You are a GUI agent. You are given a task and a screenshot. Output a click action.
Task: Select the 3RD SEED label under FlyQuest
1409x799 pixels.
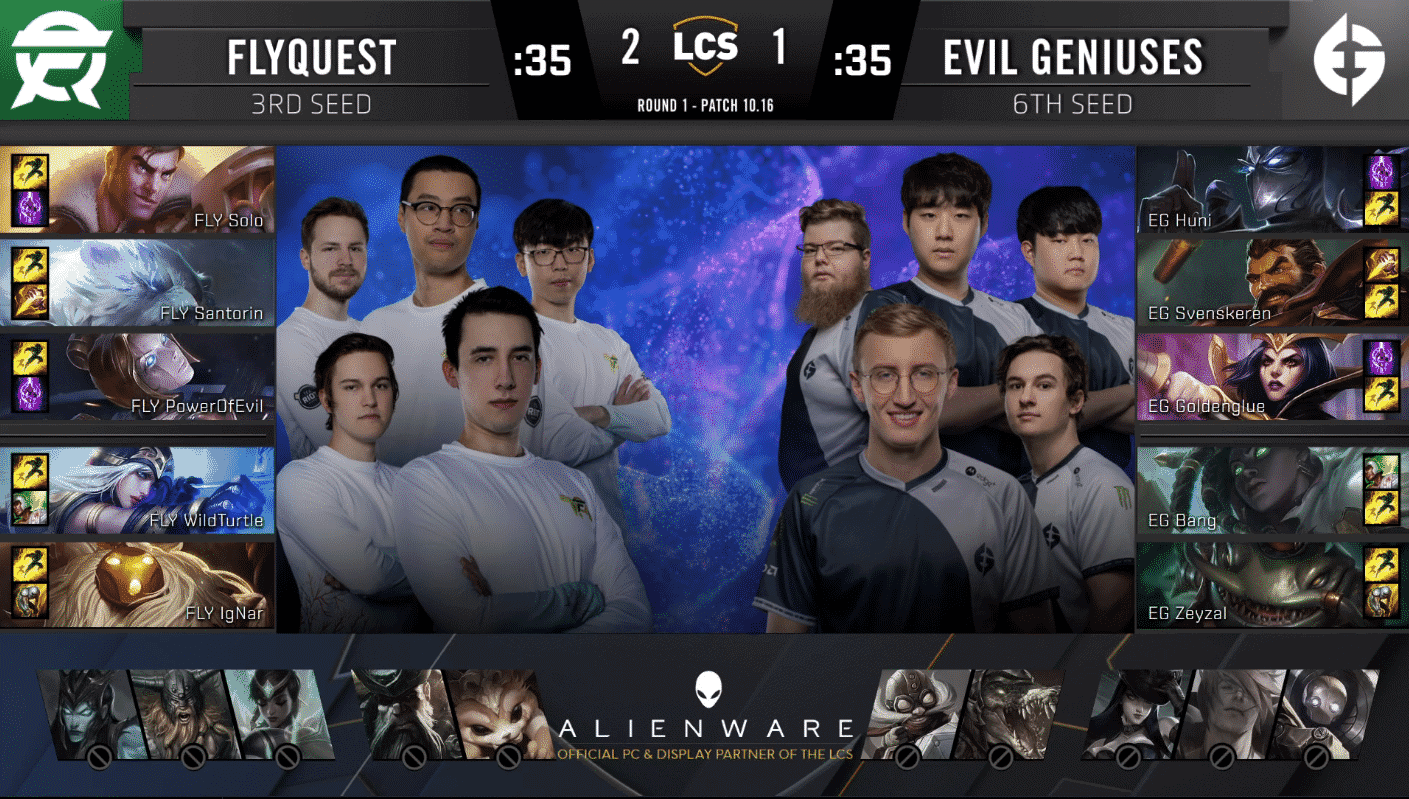310,101
